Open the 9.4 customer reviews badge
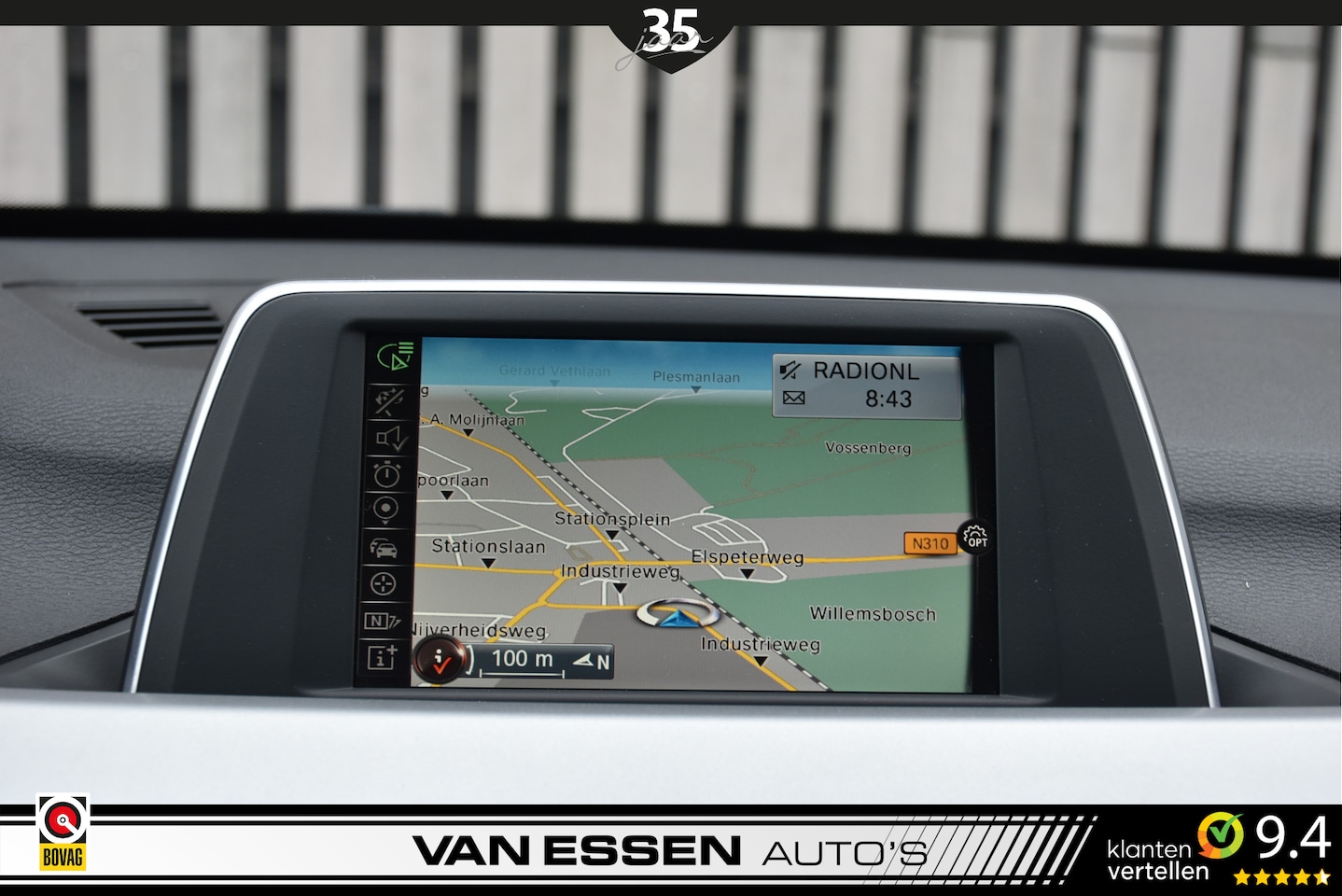 coord(1218,848)
